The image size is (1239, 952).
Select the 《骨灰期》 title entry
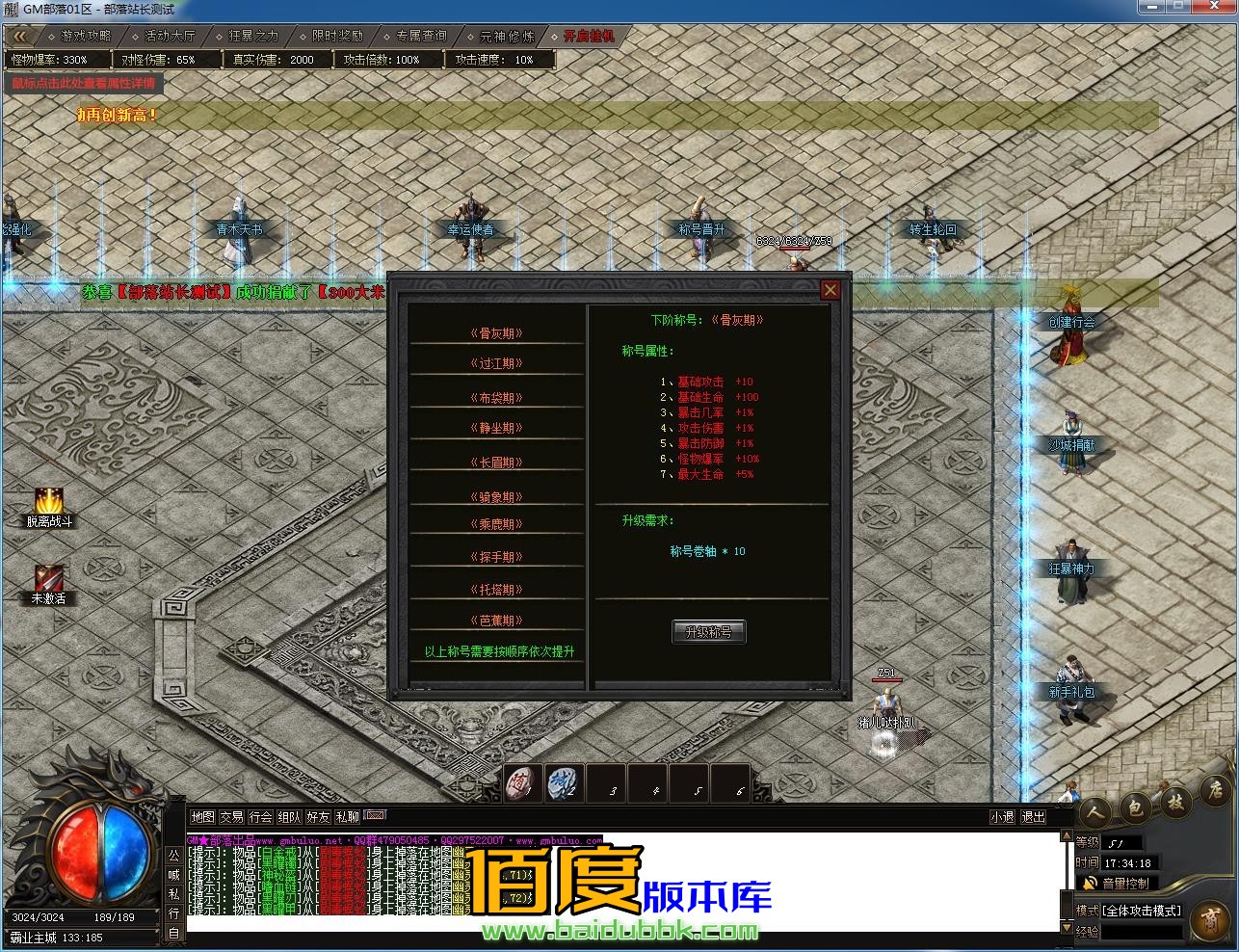(x=496, y=332)
